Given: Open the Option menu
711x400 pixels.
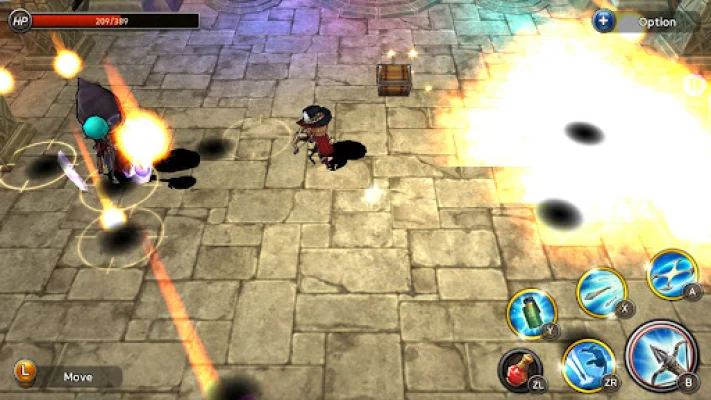Looking at the screenshot, I should click(x=648, y=21).
